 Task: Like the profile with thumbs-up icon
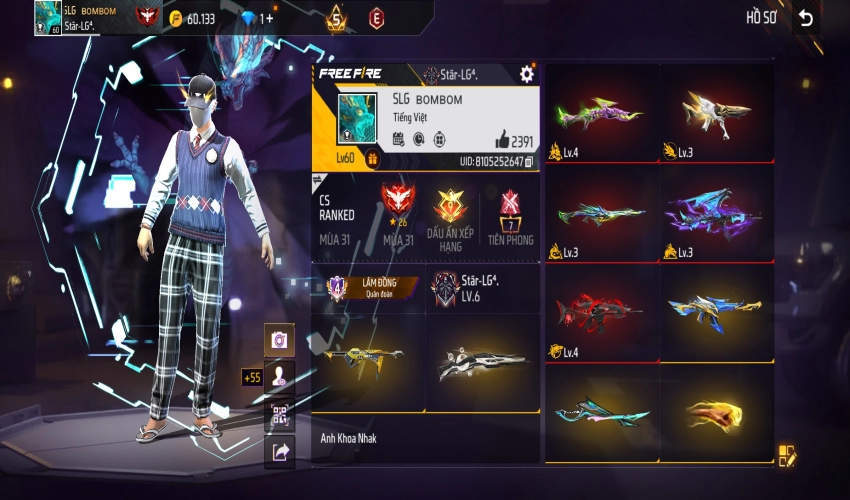[x=502, y=141]
